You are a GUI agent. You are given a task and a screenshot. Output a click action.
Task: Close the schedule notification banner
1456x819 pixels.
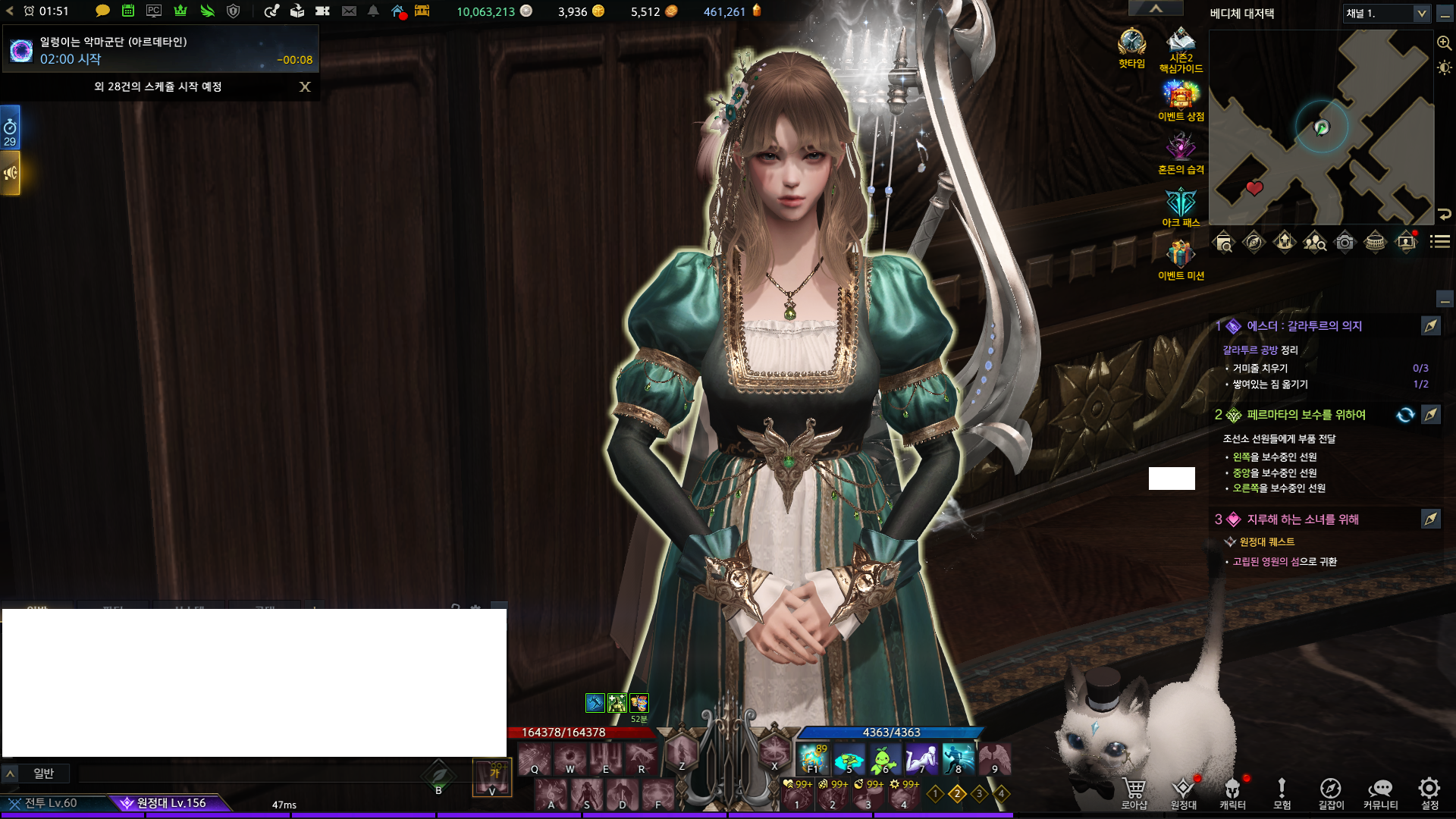[x=305, y=87]
